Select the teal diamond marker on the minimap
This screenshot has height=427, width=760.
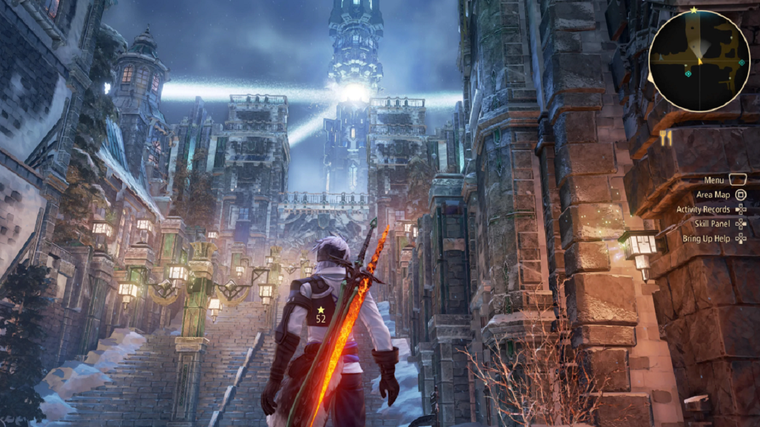pyautogui.click(x=688, y=73)
